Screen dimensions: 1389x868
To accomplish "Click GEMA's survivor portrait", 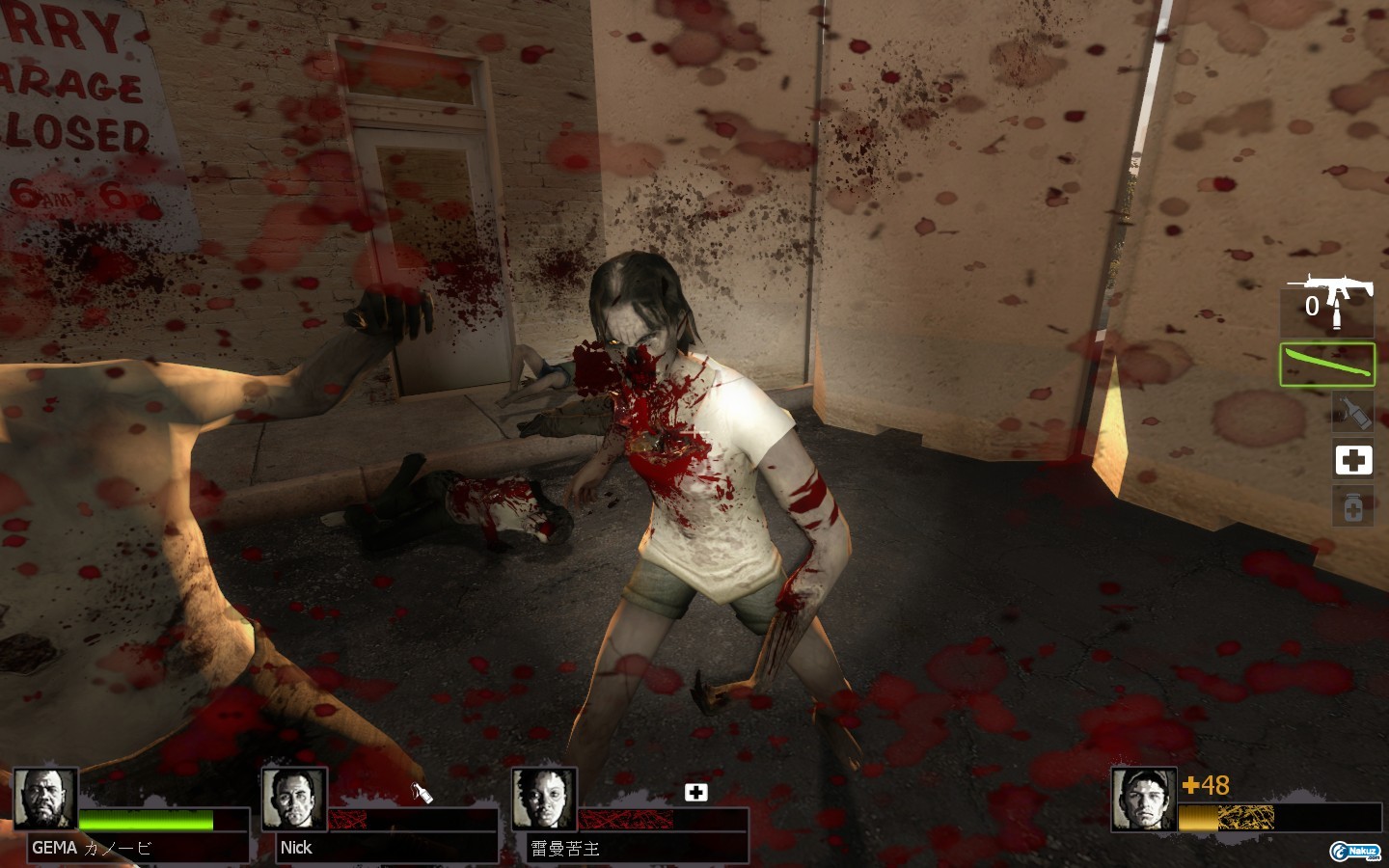I will [45, 799].
